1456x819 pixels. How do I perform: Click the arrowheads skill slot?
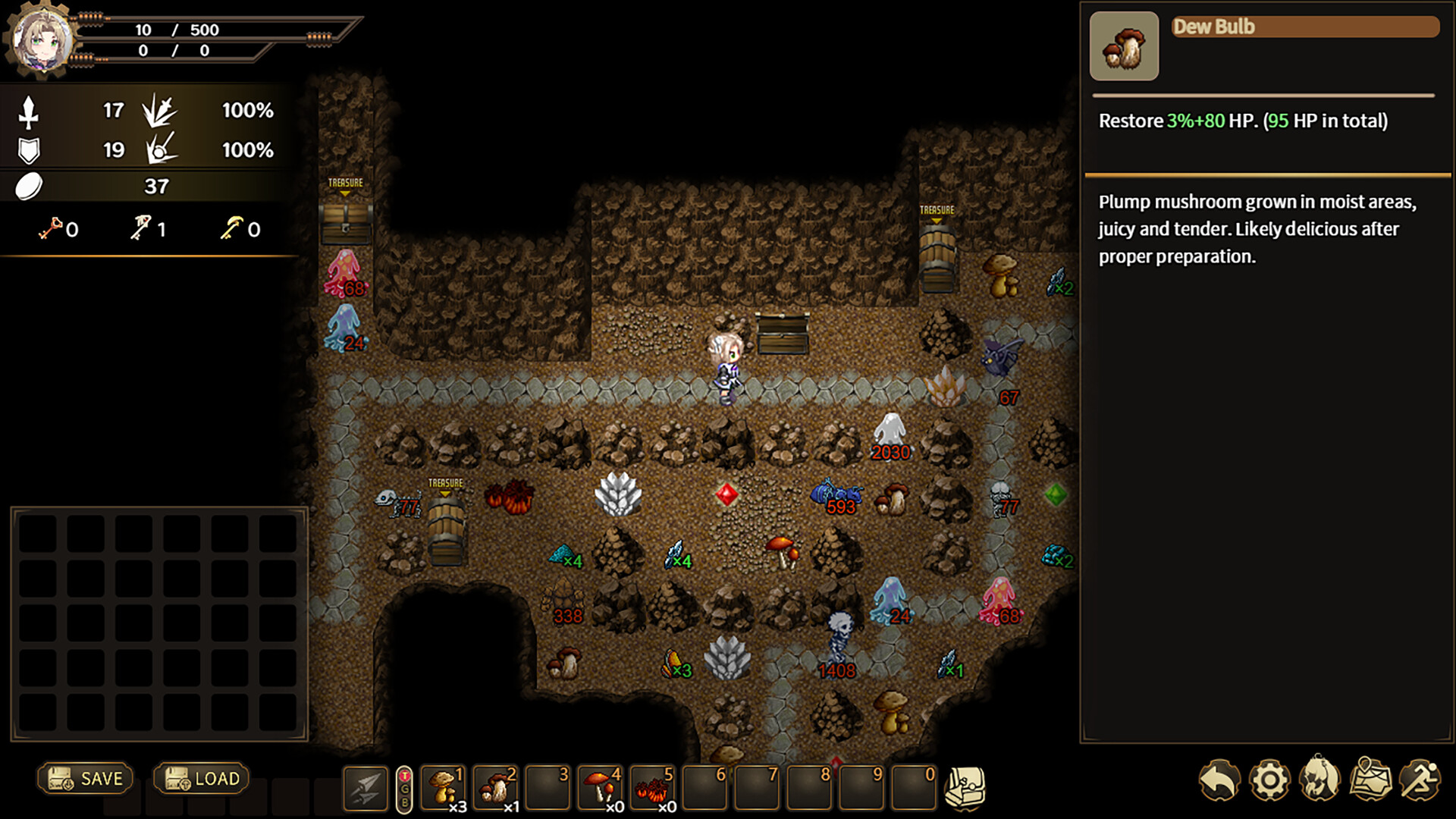point(366,788)
